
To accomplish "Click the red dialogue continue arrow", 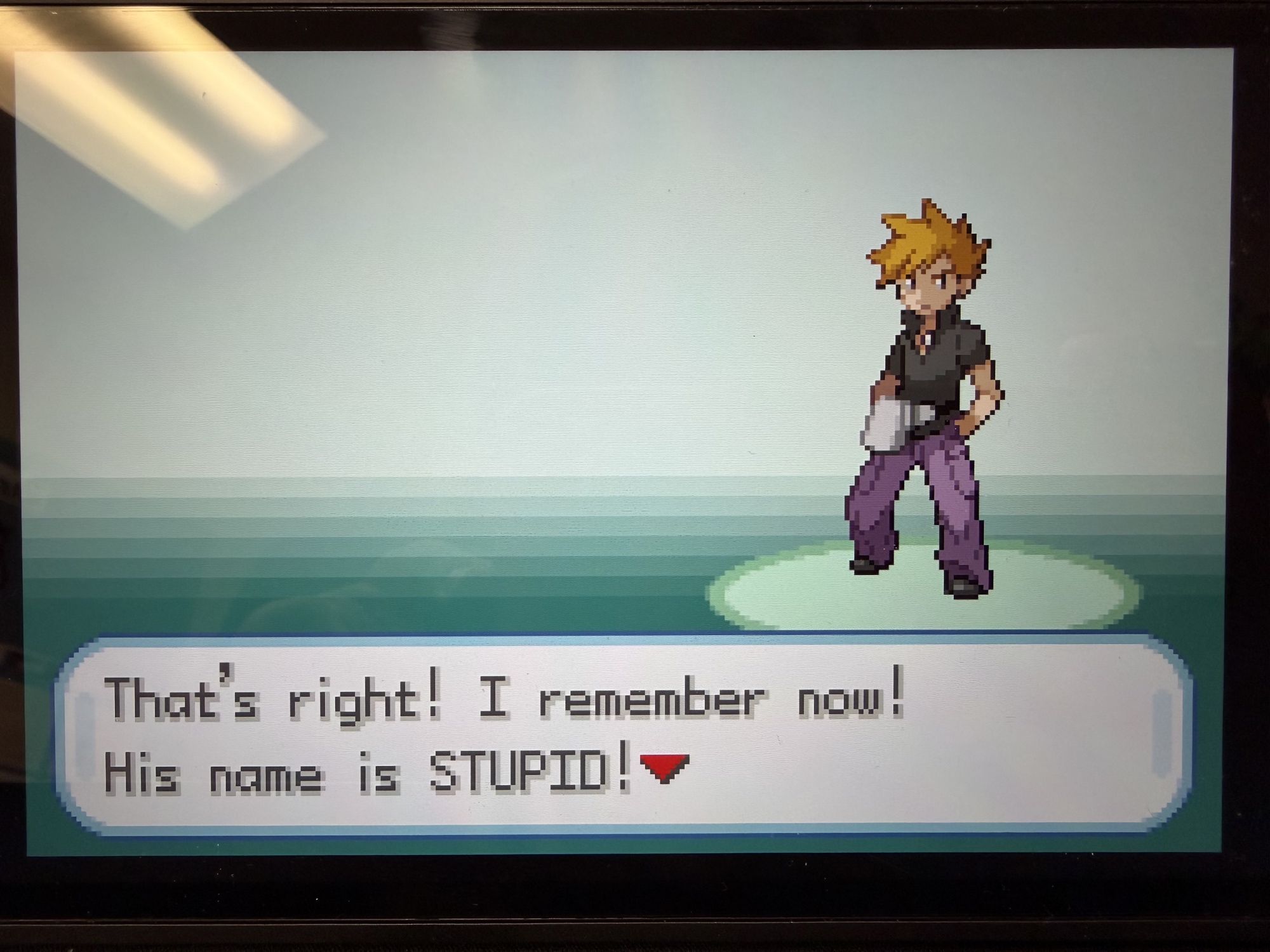I will click(664, 767).
